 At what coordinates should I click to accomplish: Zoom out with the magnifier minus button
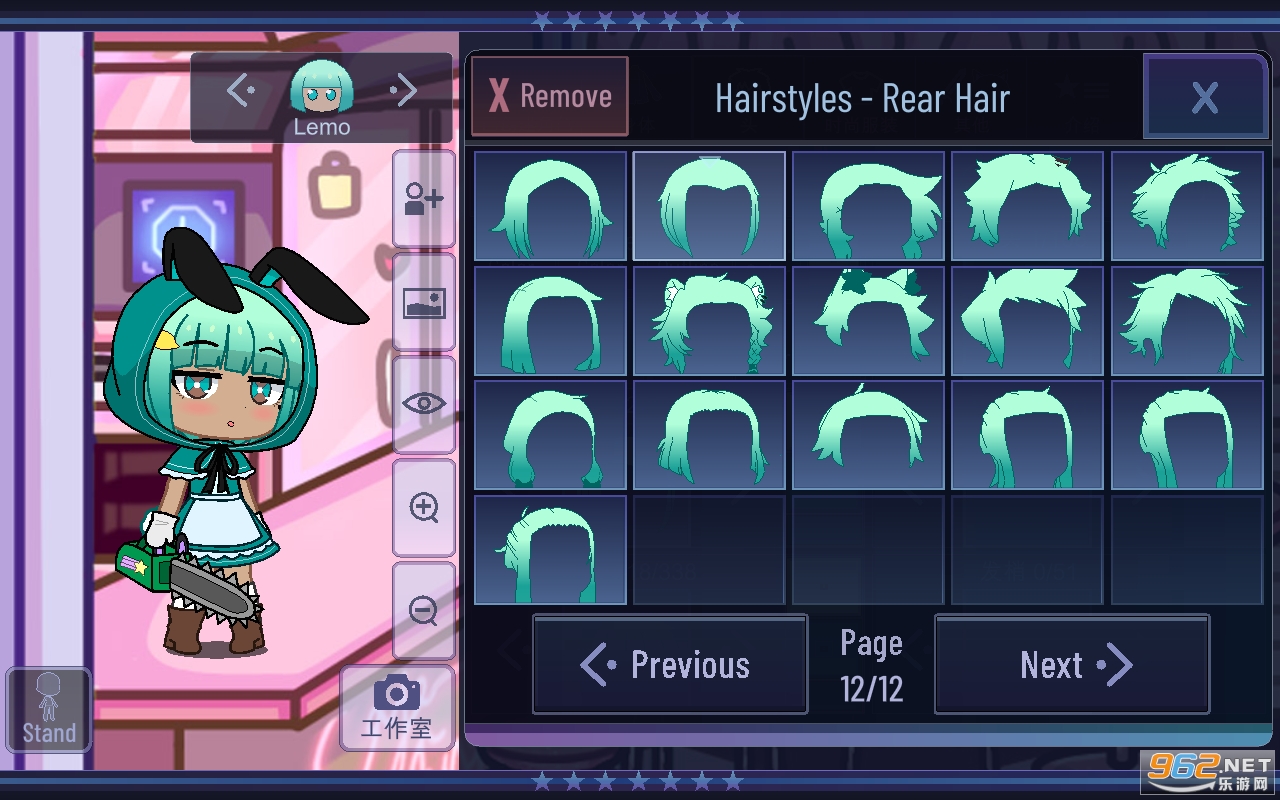(423, 610)
